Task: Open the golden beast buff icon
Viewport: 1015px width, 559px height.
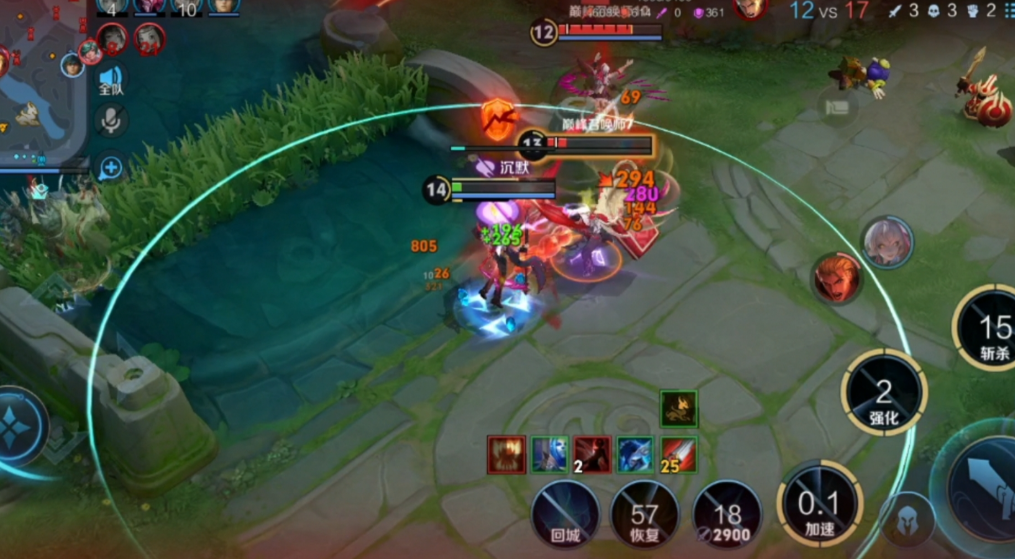Action: click(678, 408)
